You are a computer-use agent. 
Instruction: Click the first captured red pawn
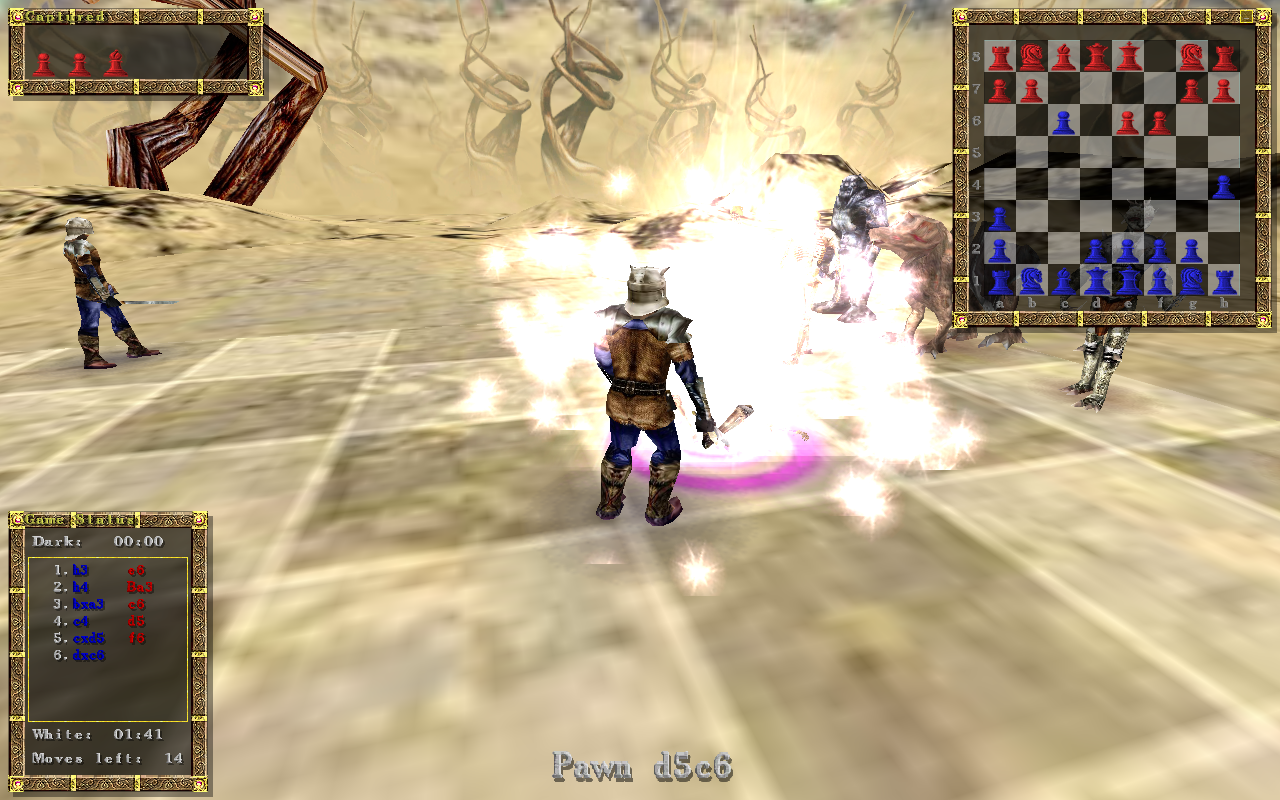pyautogui.click(x=44, y=64)
